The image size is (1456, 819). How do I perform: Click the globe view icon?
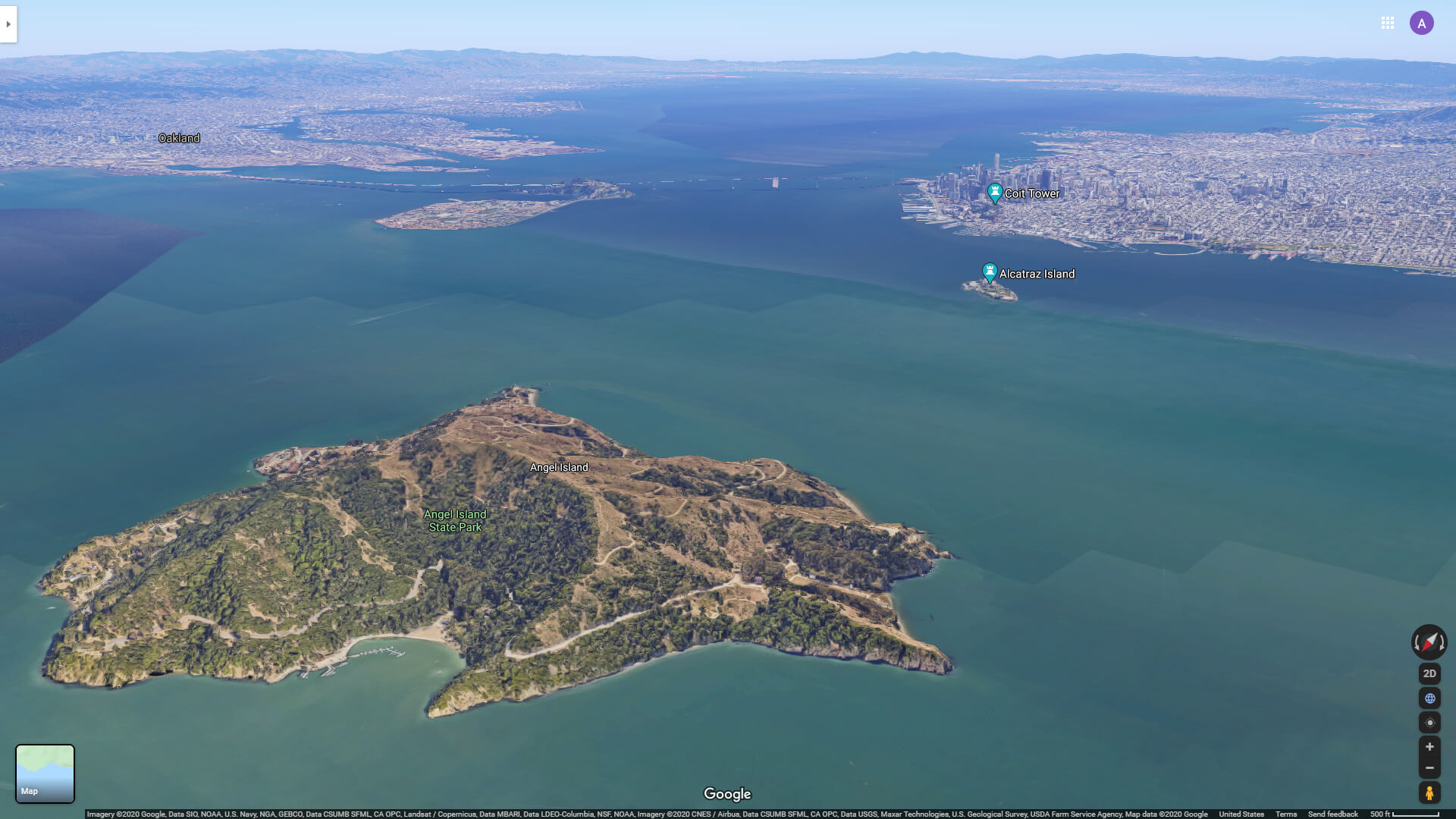(1429, 698)
